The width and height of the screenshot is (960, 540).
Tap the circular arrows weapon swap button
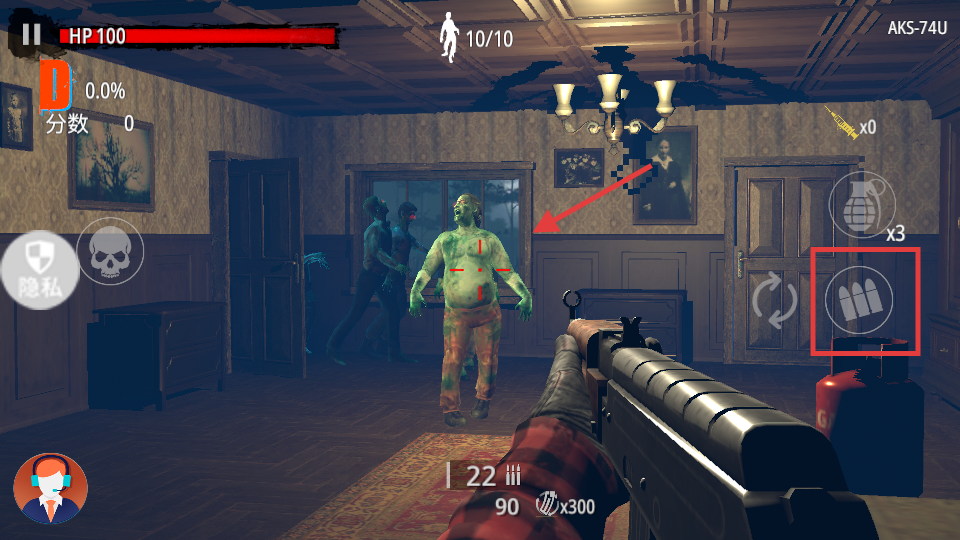(775, 301)
